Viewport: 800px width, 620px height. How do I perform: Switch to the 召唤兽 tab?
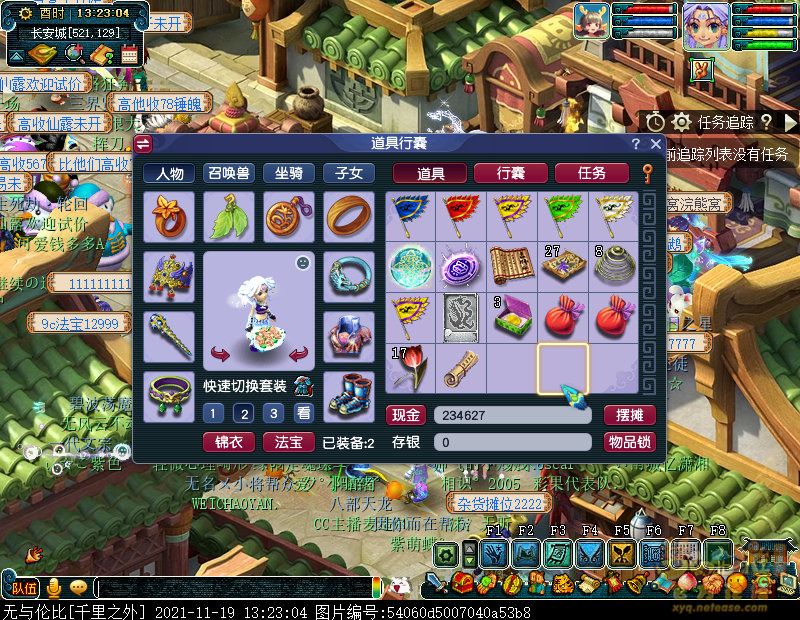click(x=229, y=173)
